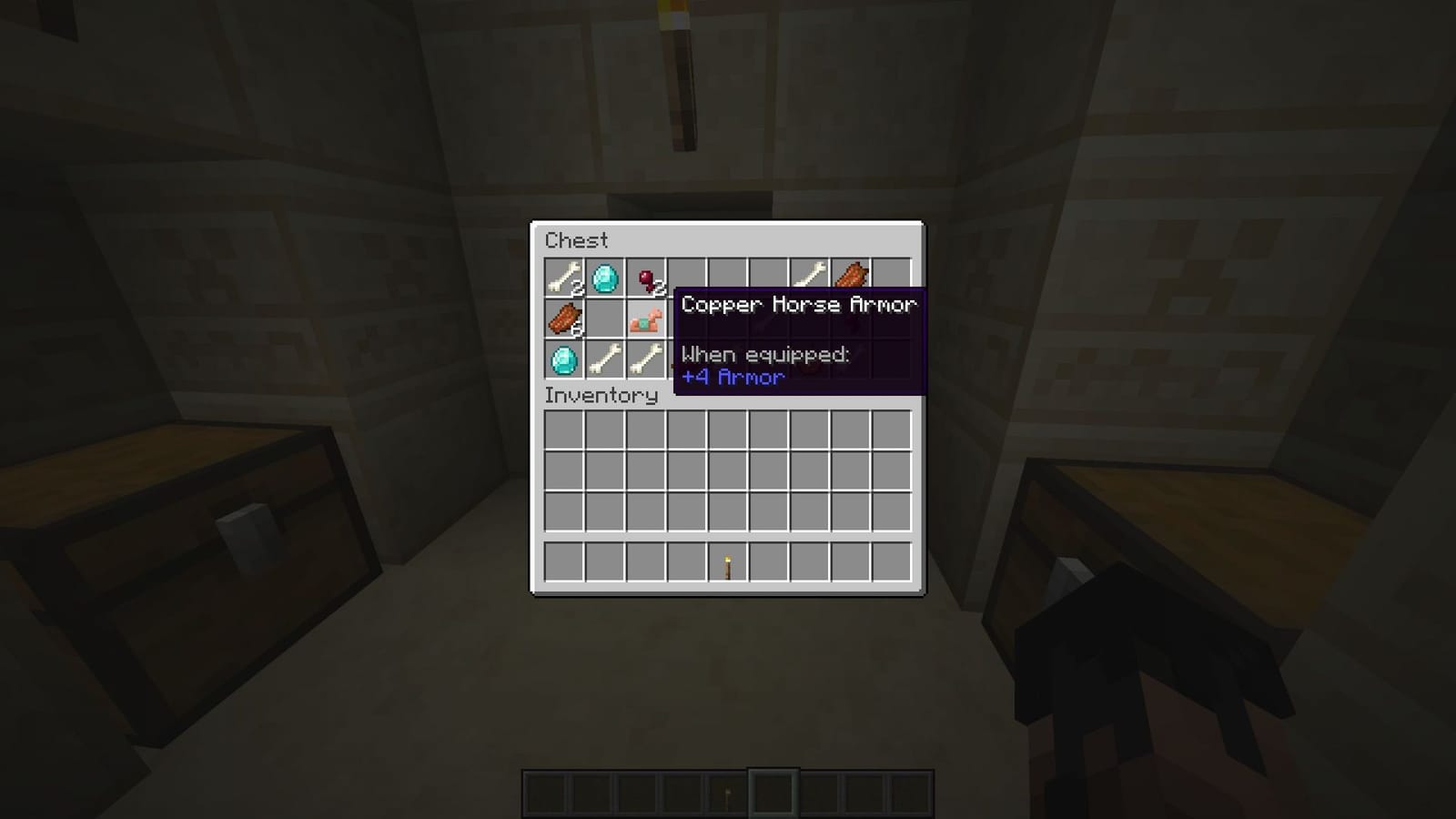Image resolution: width=1456 pixels, height=819 pixels.
Task: Grab the bone beside the bottom-row diamond
Action: click(603, 361)
